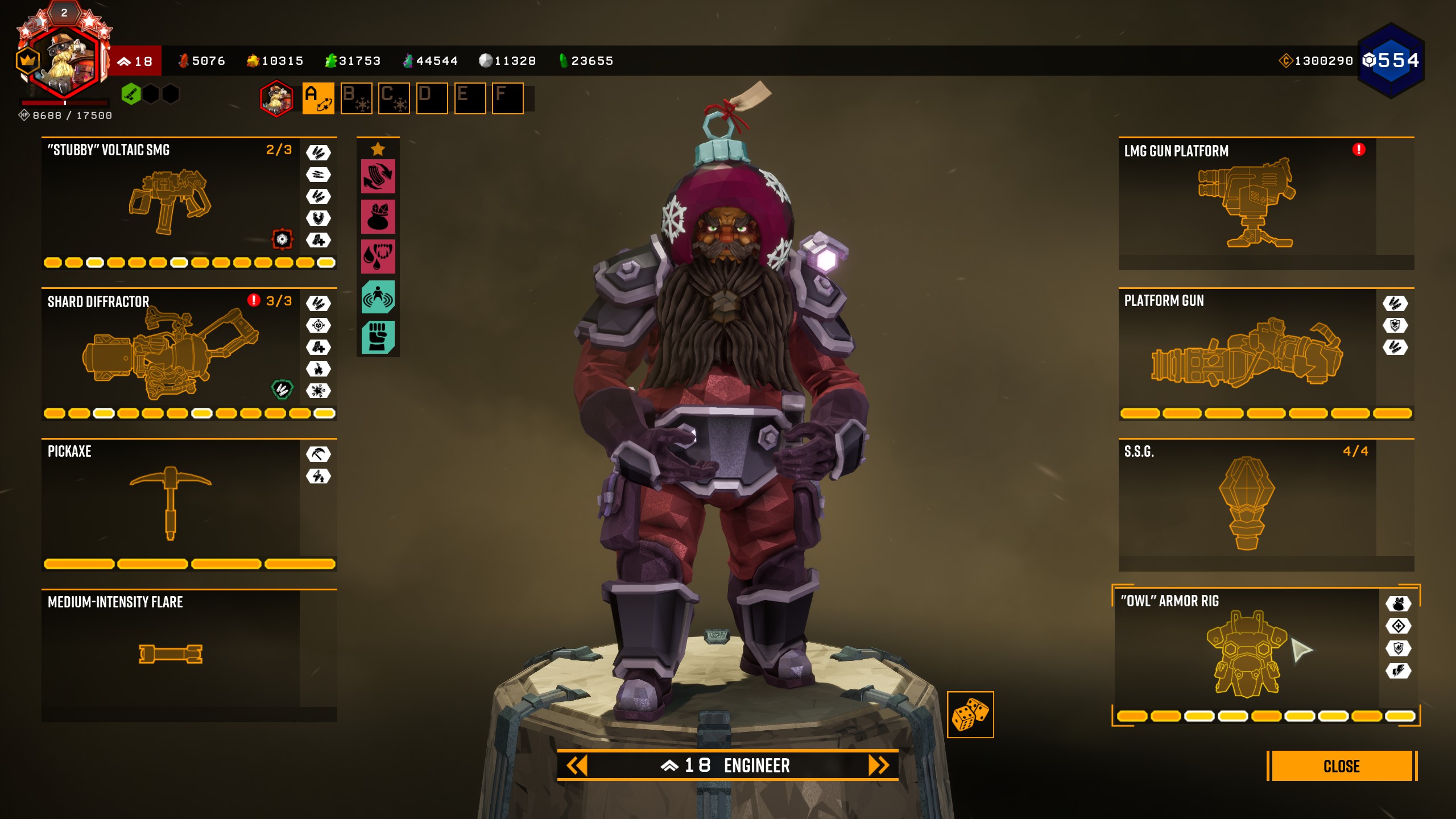The height and width of the screenshot is (819, 1456).
Task: Open the LMG Gun Platform panel
Action: point(1247,202)
